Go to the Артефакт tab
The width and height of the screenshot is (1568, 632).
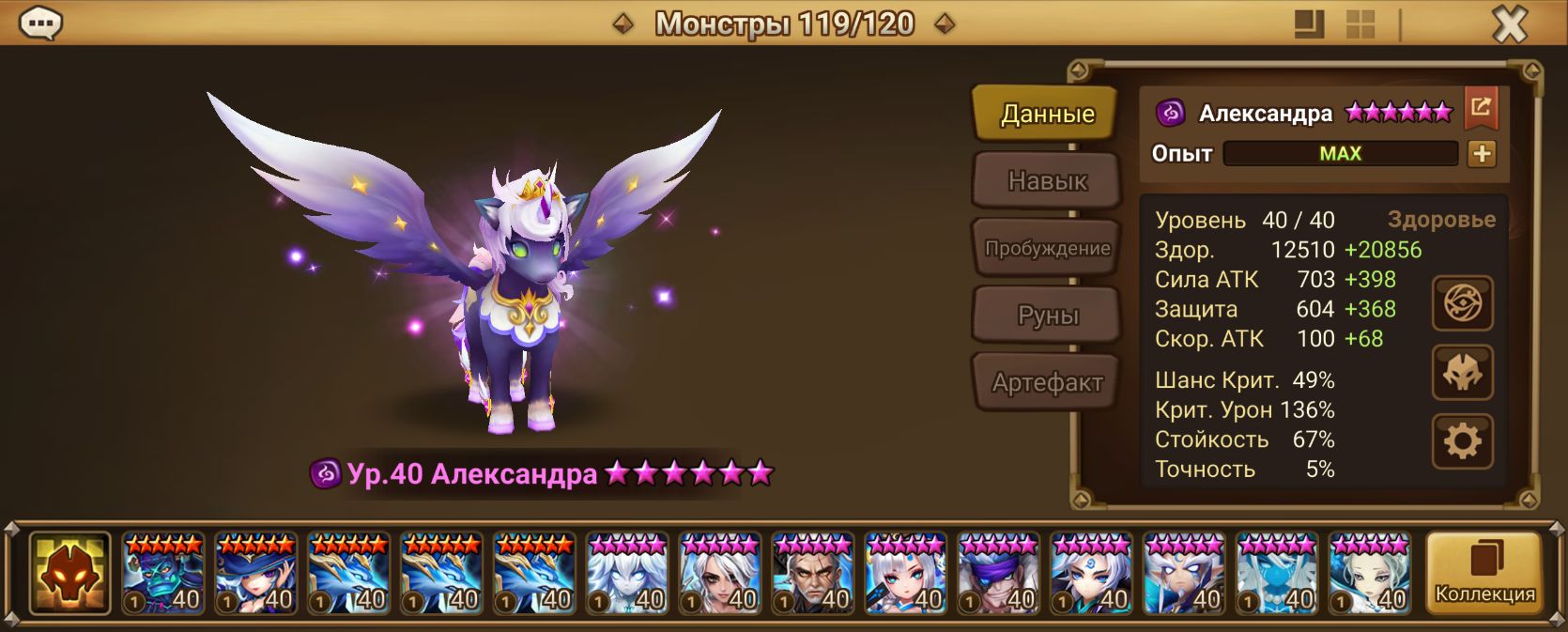tap(1047, 382)
